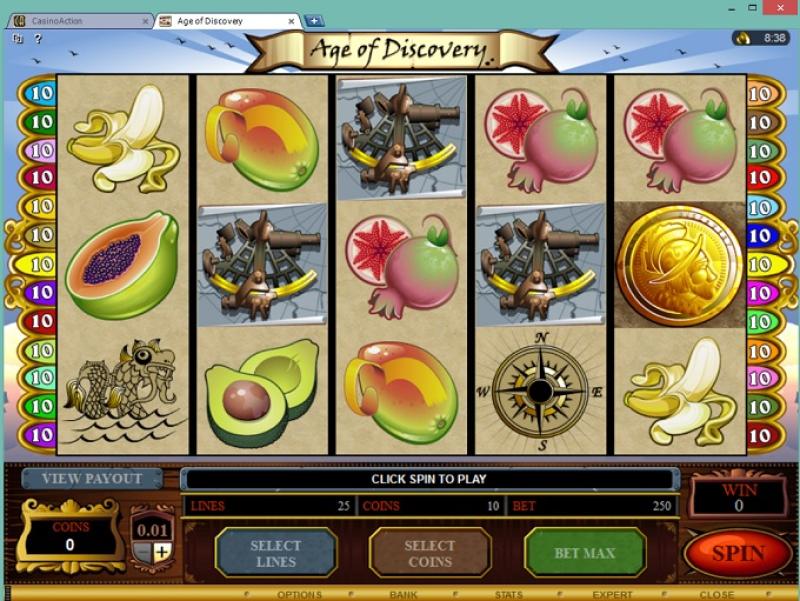Open the Options menu
800x601 pixels.
[299, 595]
